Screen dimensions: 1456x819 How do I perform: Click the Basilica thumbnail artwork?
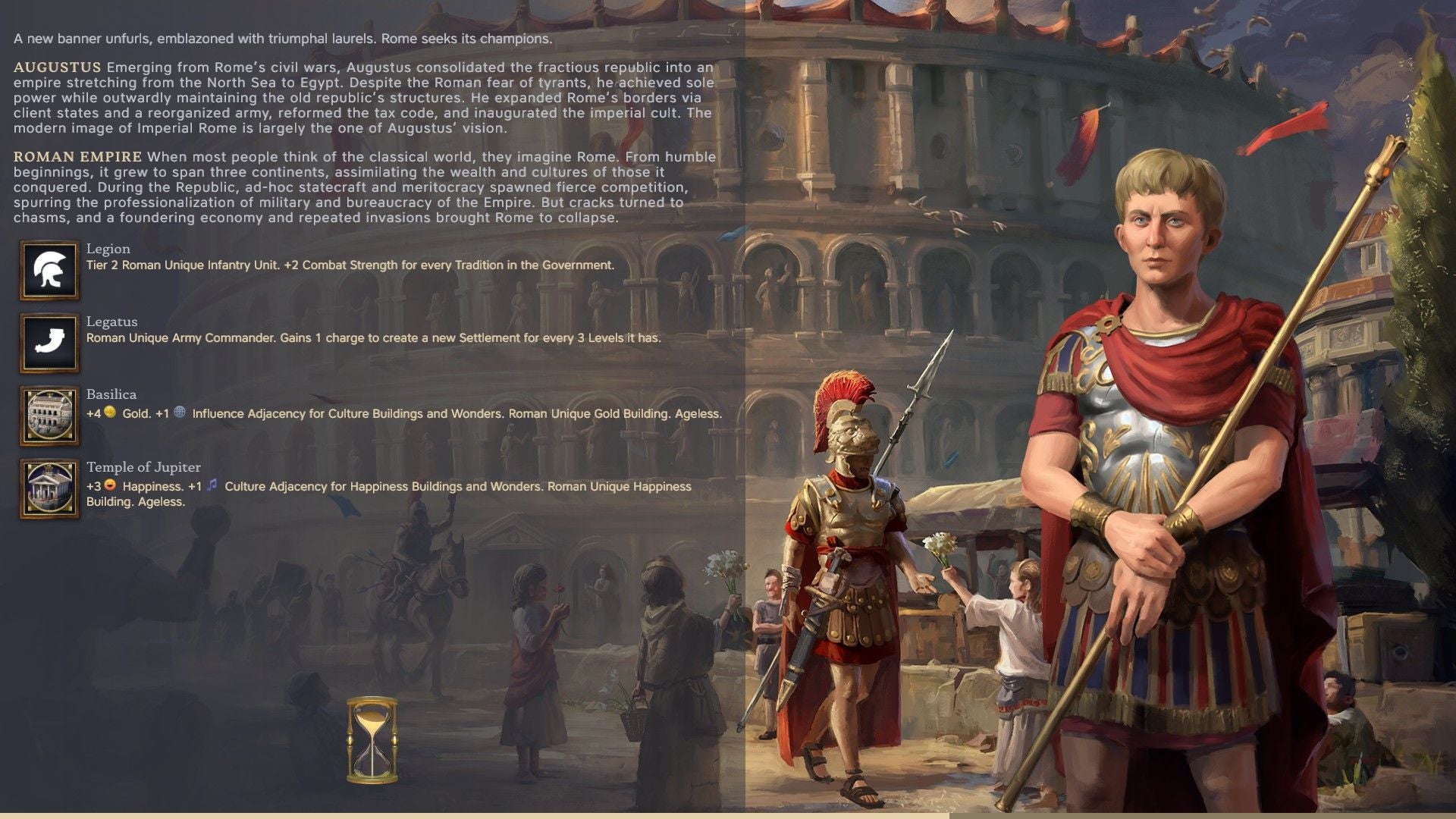[x=49, y=416]
